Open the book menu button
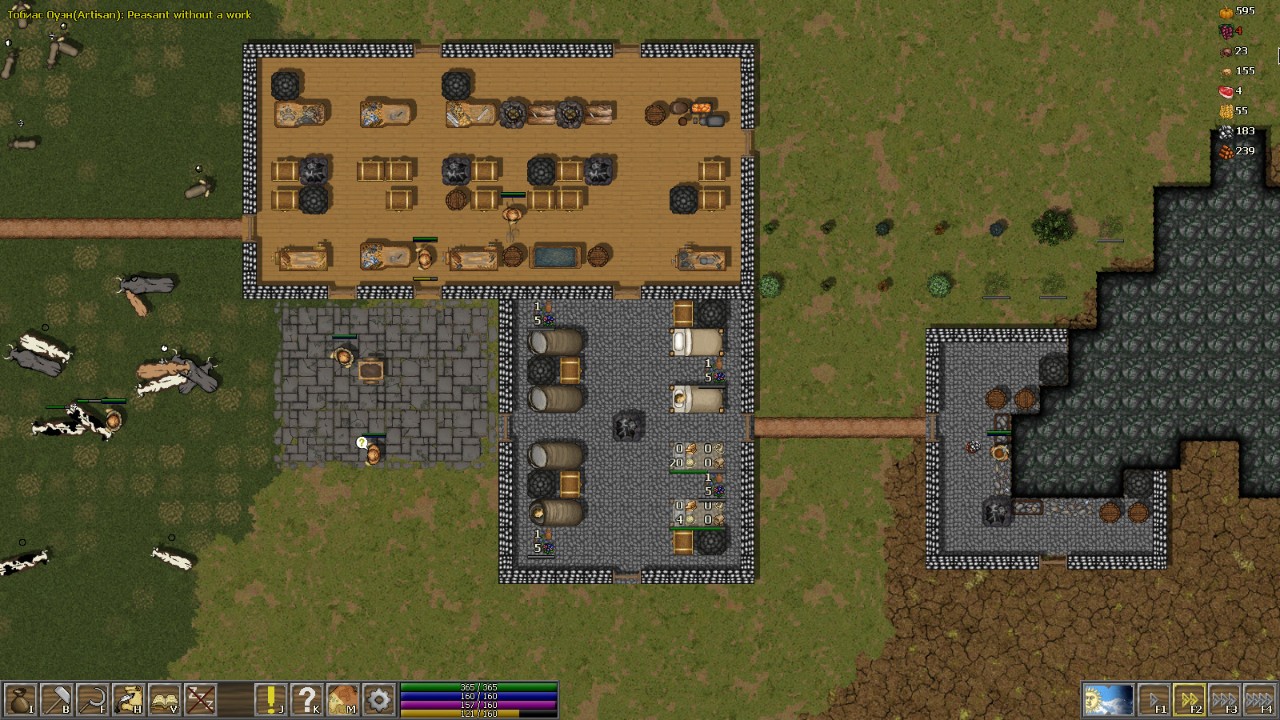Screen dimensions: 1280x720 pos(164,699)
